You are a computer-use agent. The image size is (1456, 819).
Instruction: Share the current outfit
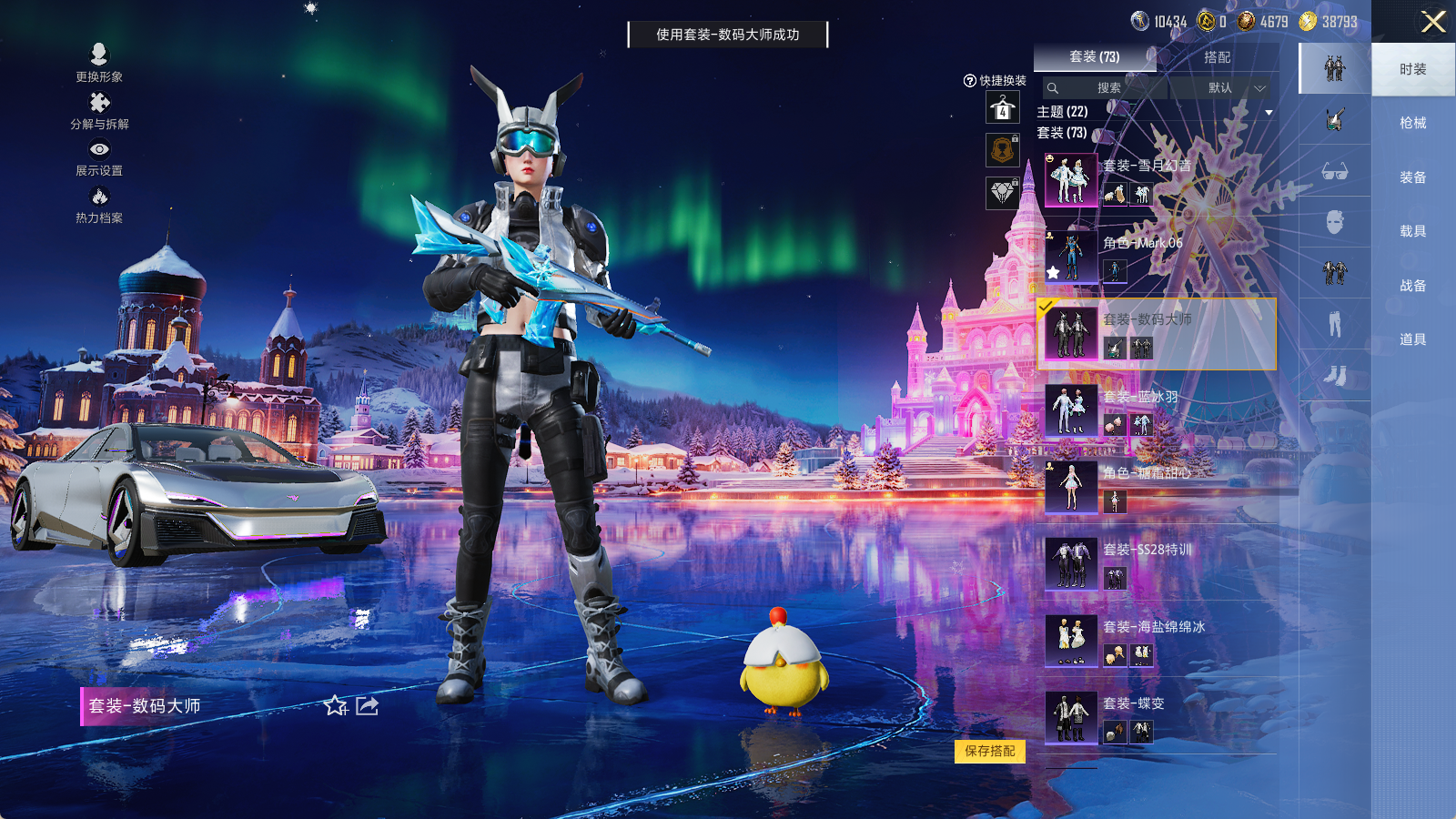(368, 706)
